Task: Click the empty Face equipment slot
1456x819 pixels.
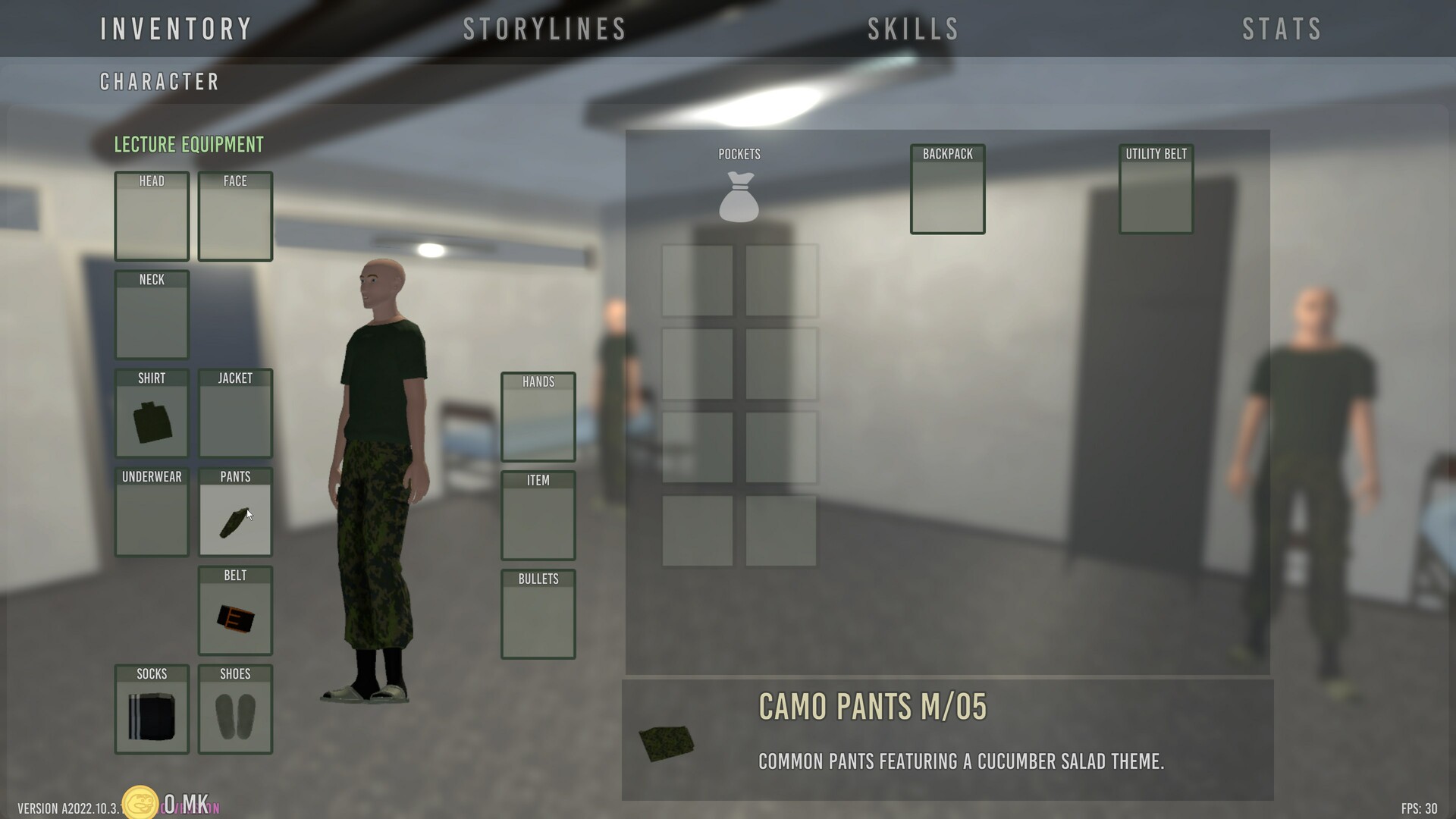Action: 234,220
